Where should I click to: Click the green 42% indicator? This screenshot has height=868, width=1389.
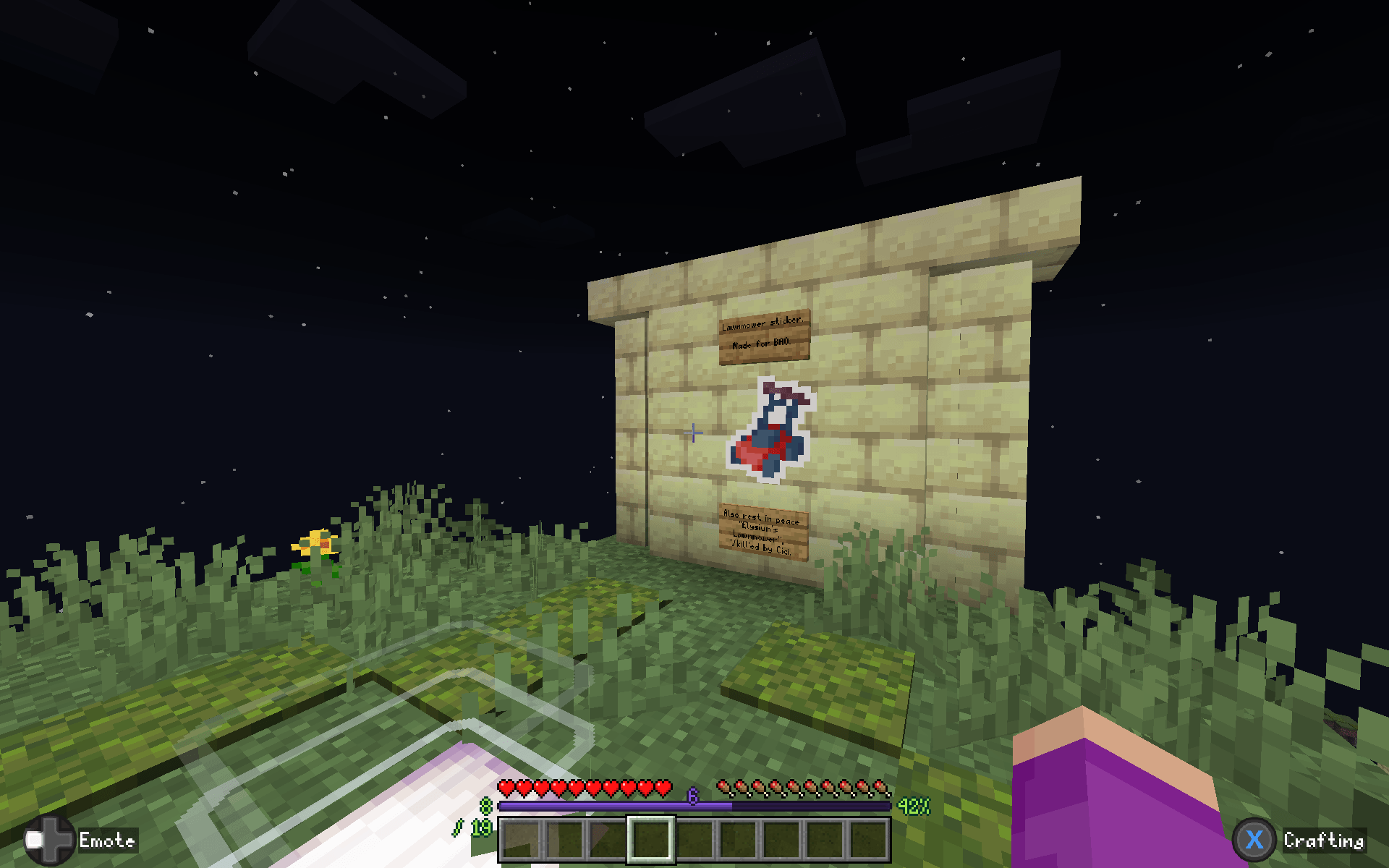pos(913,805)
